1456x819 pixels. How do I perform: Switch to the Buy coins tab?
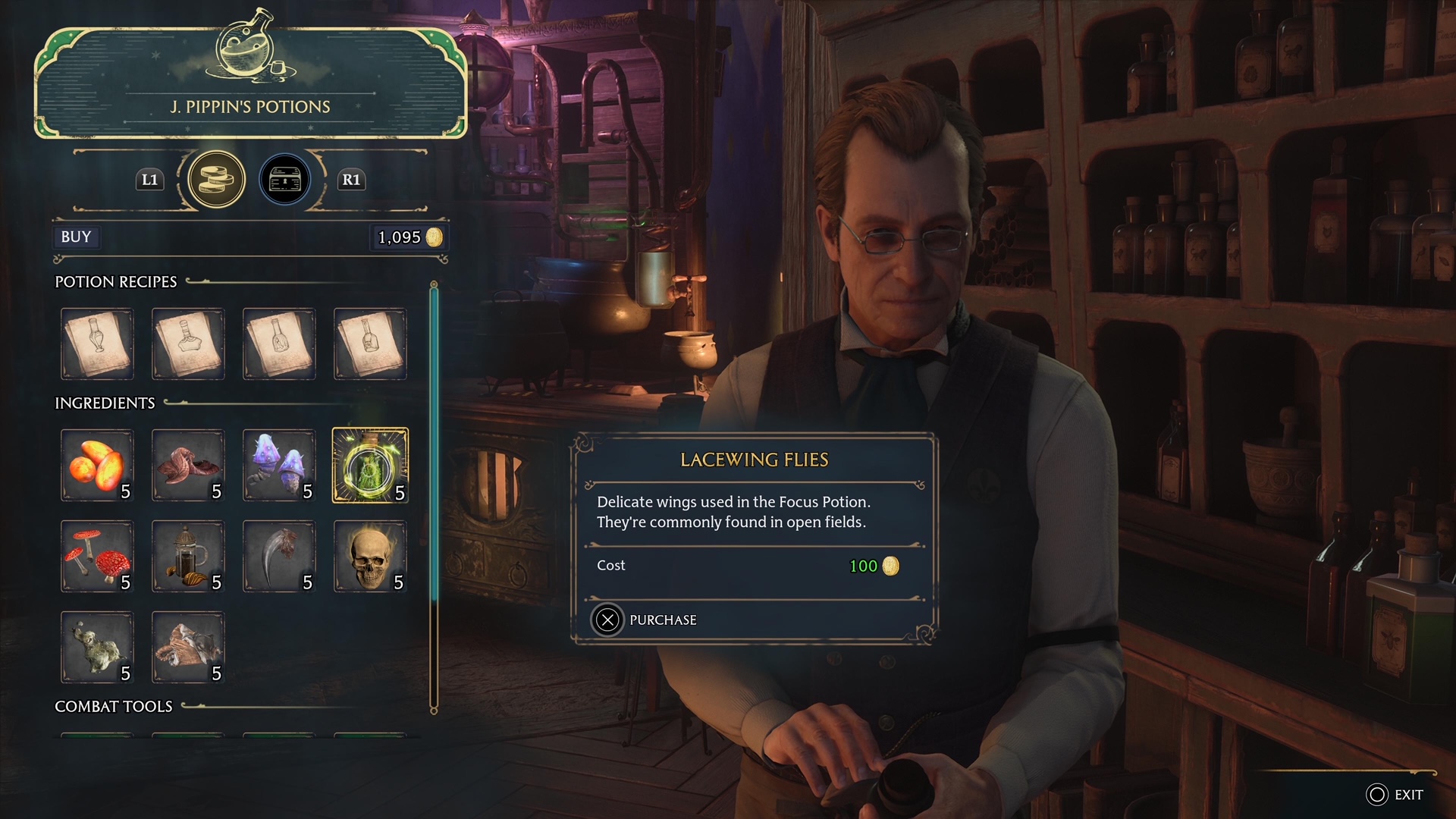[216, 180]
